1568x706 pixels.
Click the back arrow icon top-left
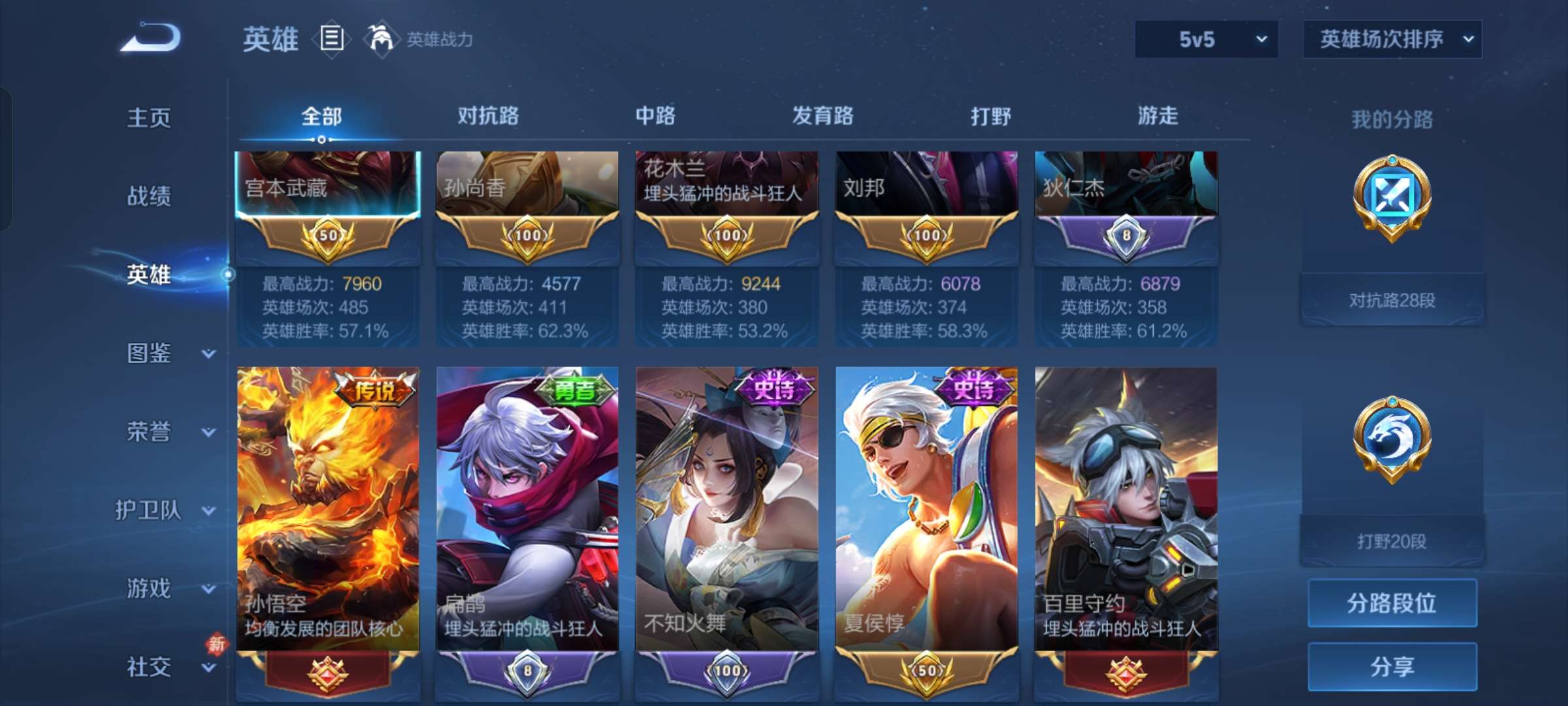150,39
